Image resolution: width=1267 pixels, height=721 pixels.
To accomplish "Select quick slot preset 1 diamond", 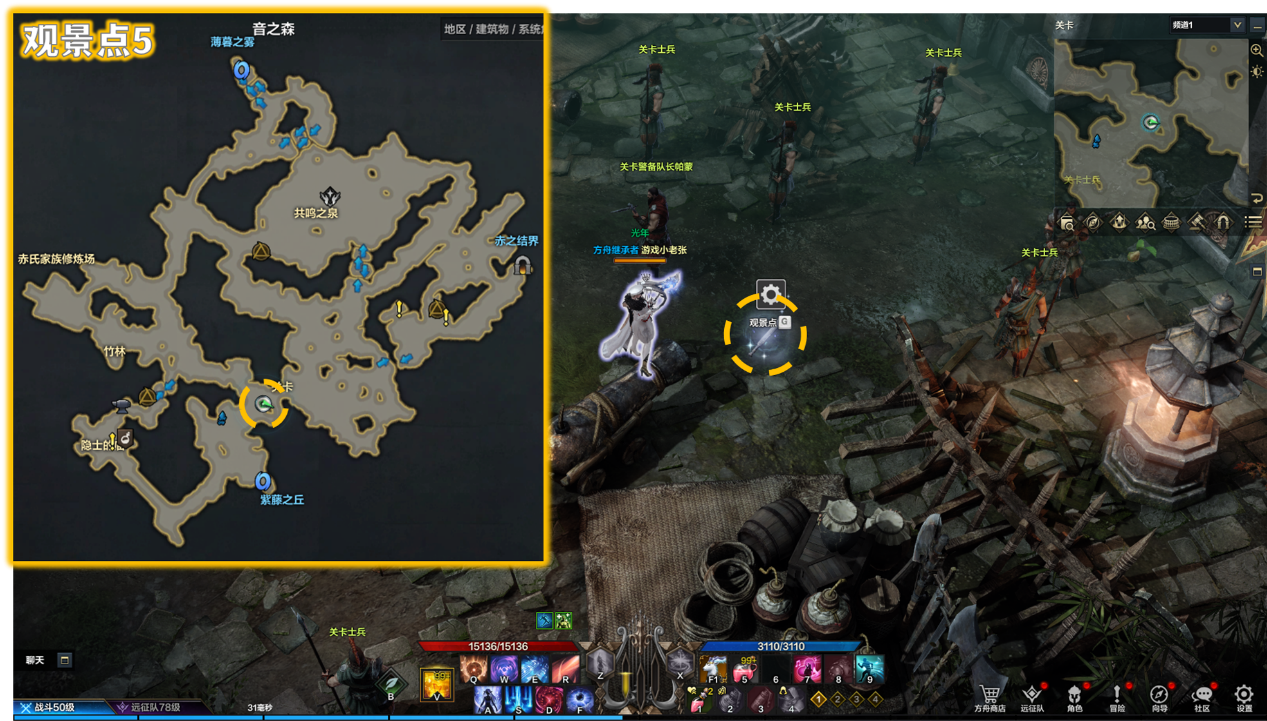I will (817, 699).
